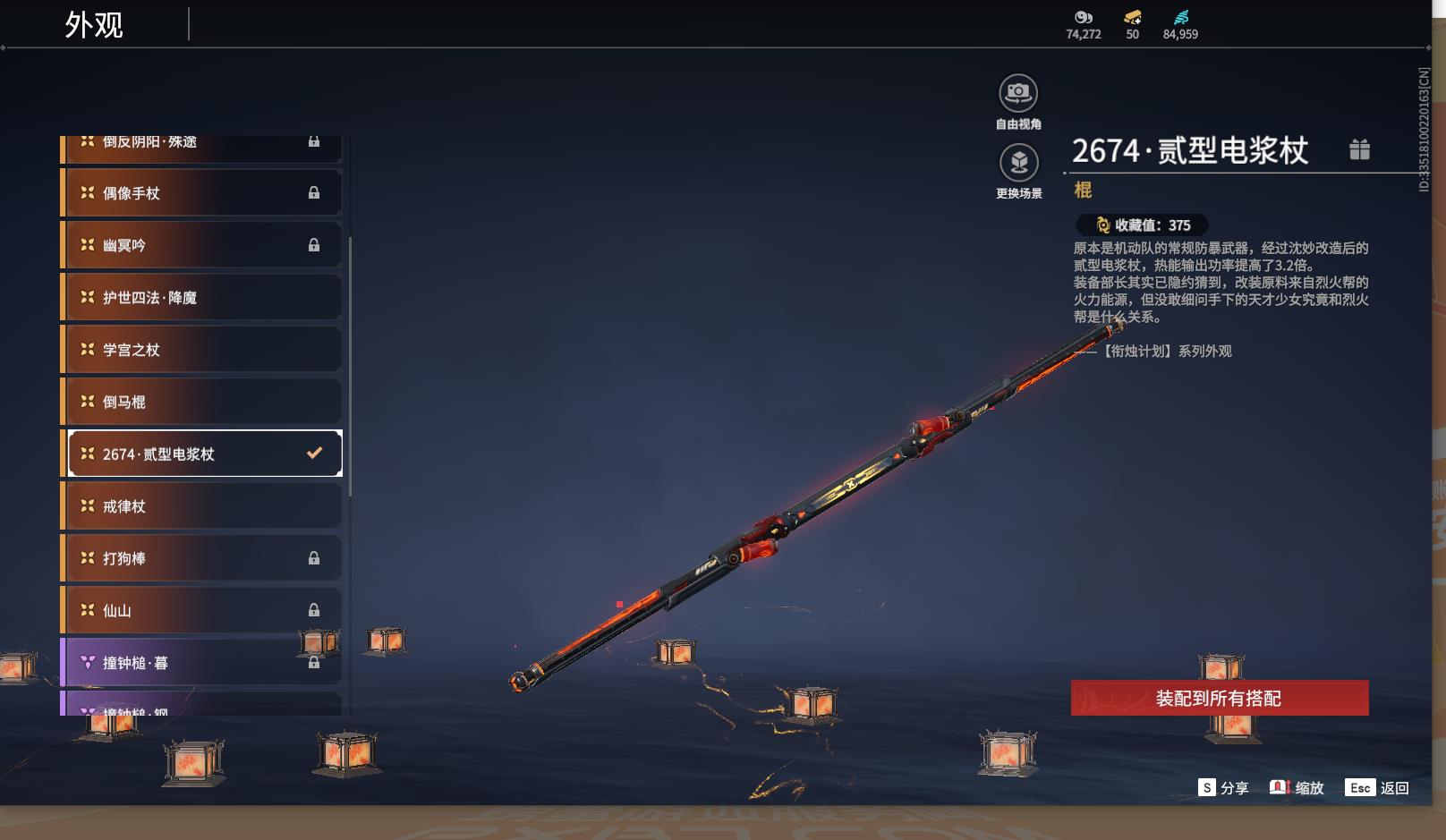The image size is (1446, 840).
Task: Select the purple 撞钟槌·暮 entry
Action: (202, 663)
